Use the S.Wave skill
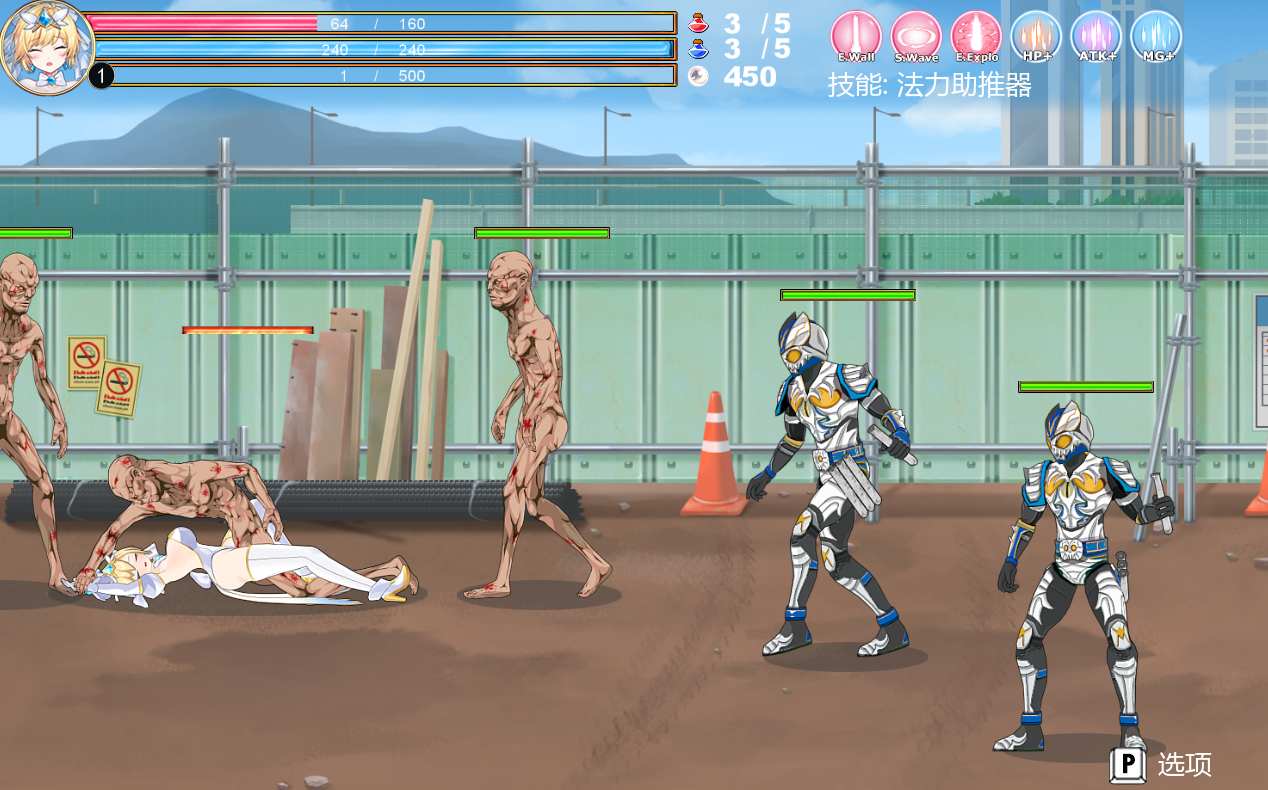This screenshot has width=1268, height=790. [x=916, y=36]
